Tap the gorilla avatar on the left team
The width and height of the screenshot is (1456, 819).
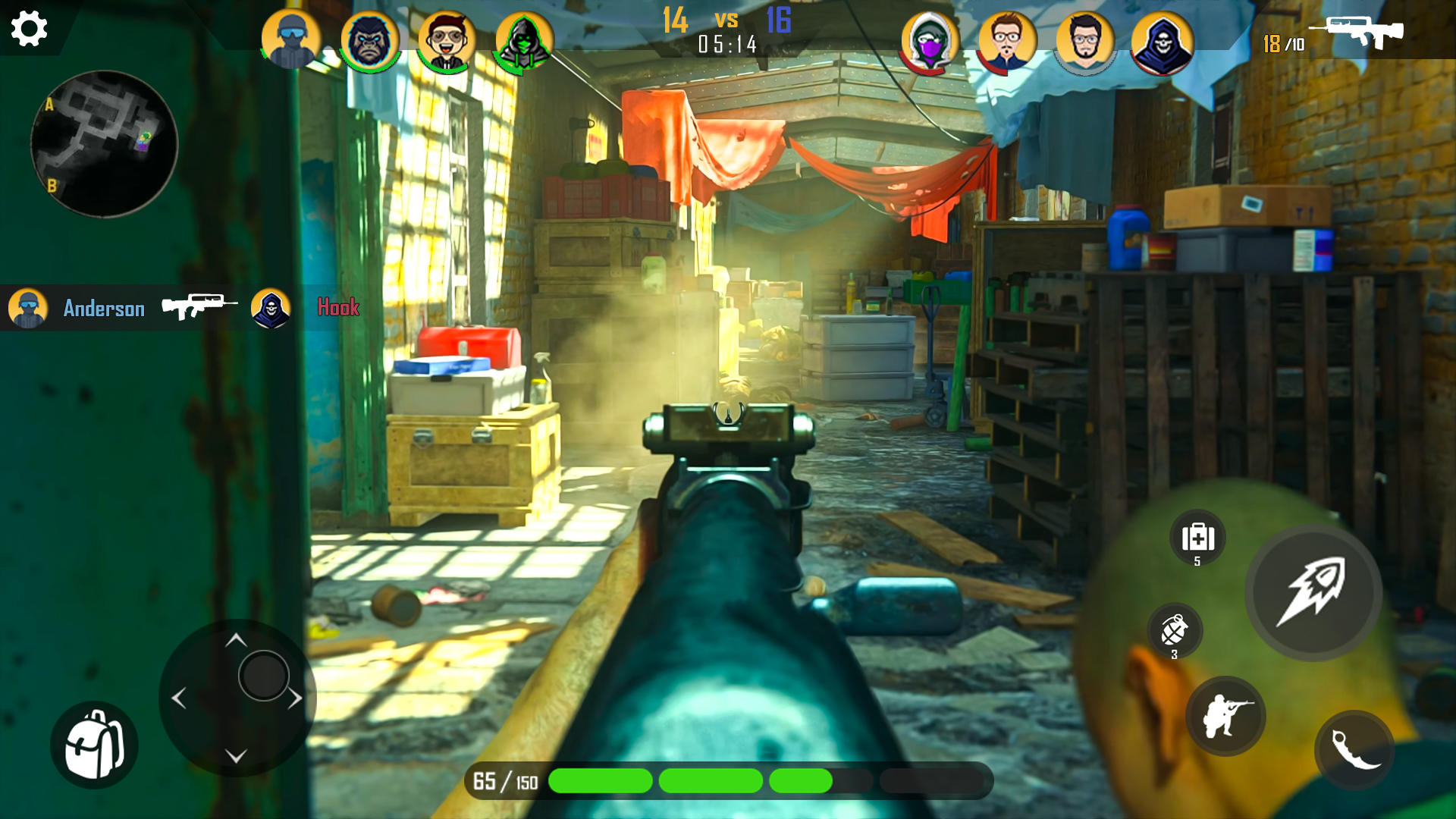(x=369, y=39)
